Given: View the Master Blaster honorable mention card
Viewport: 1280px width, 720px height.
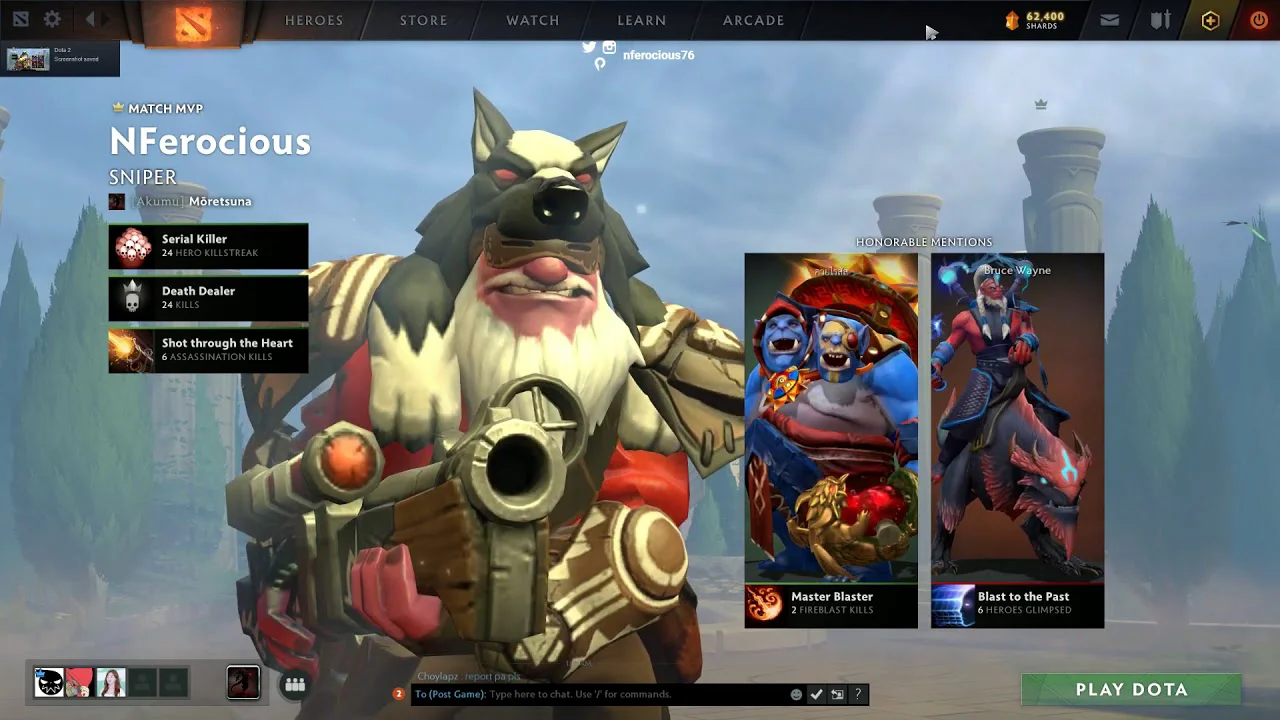Looking at the screenshot, I should point(831,440).
